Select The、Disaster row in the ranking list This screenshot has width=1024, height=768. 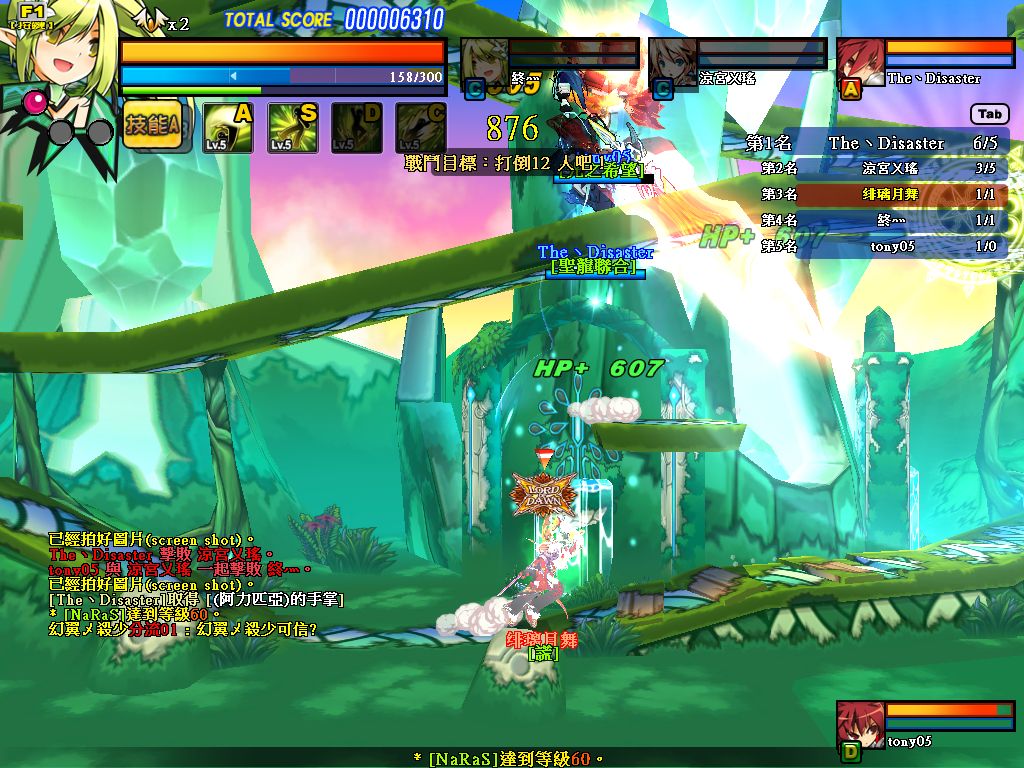pyautogui.click(x=878, y=143)
